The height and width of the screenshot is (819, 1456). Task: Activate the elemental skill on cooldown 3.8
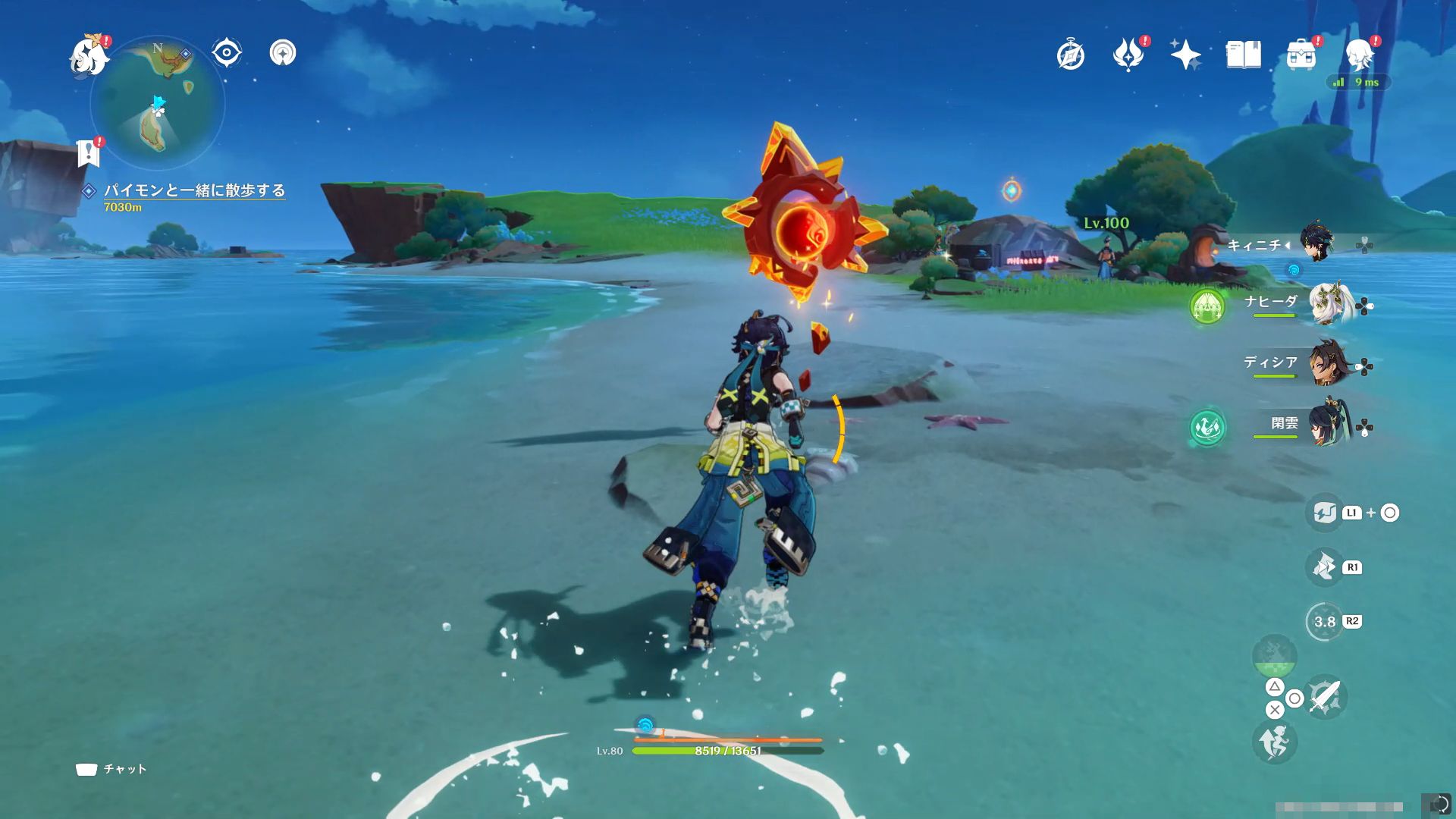pos(1324,622)
